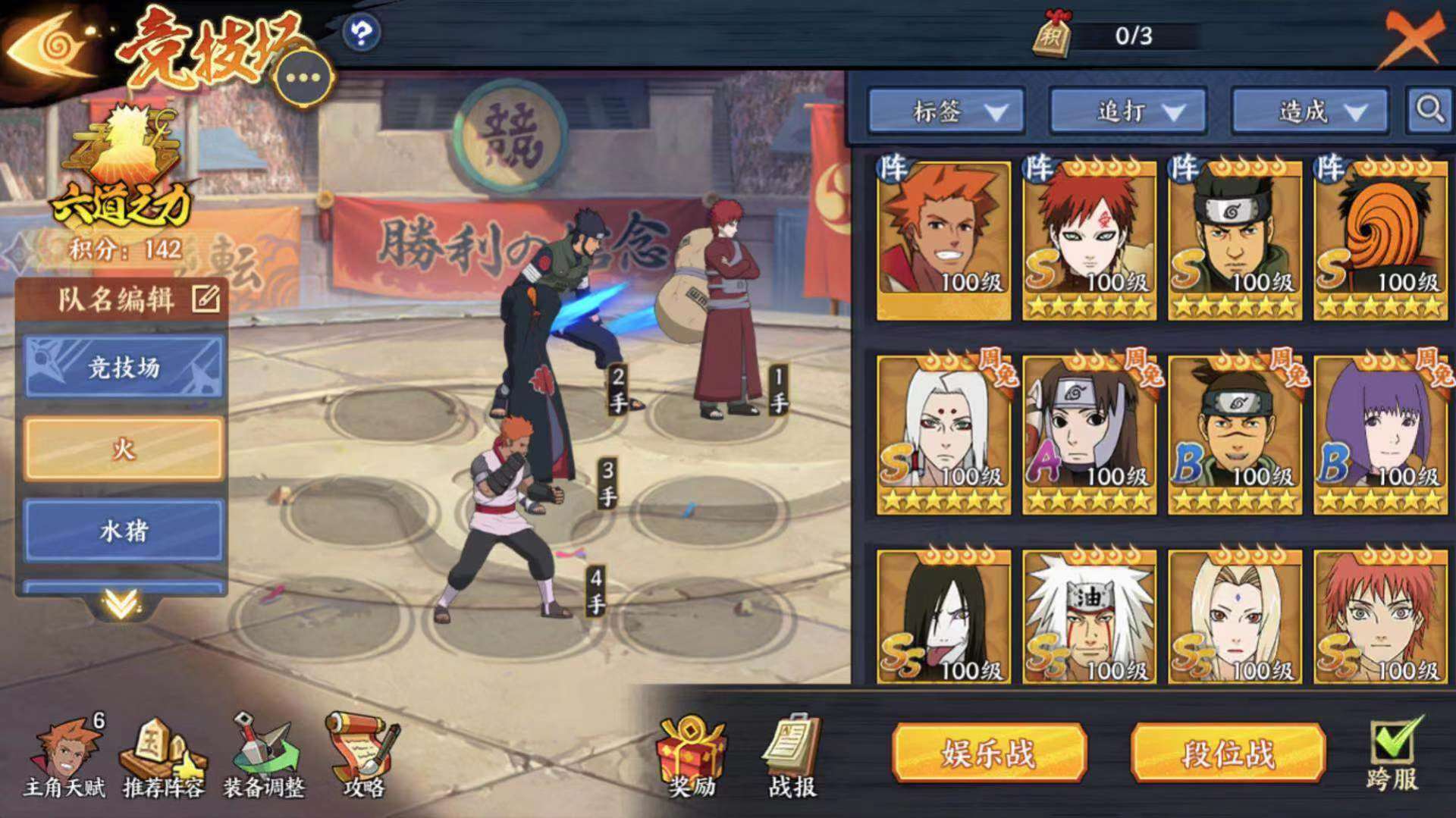
Task: Open 装备调整 equipment adjustment
Action: tap(263, 758)
